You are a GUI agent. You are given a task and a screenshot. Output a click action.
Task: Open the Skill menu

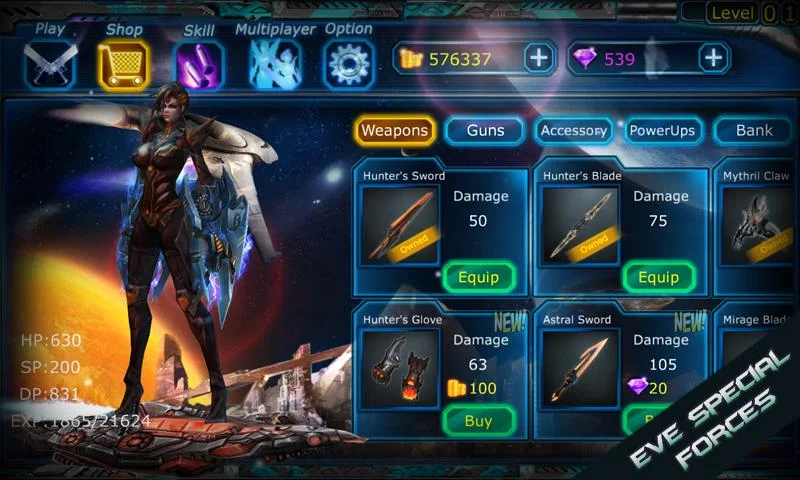pyautogui.click(x=199, y=62)
